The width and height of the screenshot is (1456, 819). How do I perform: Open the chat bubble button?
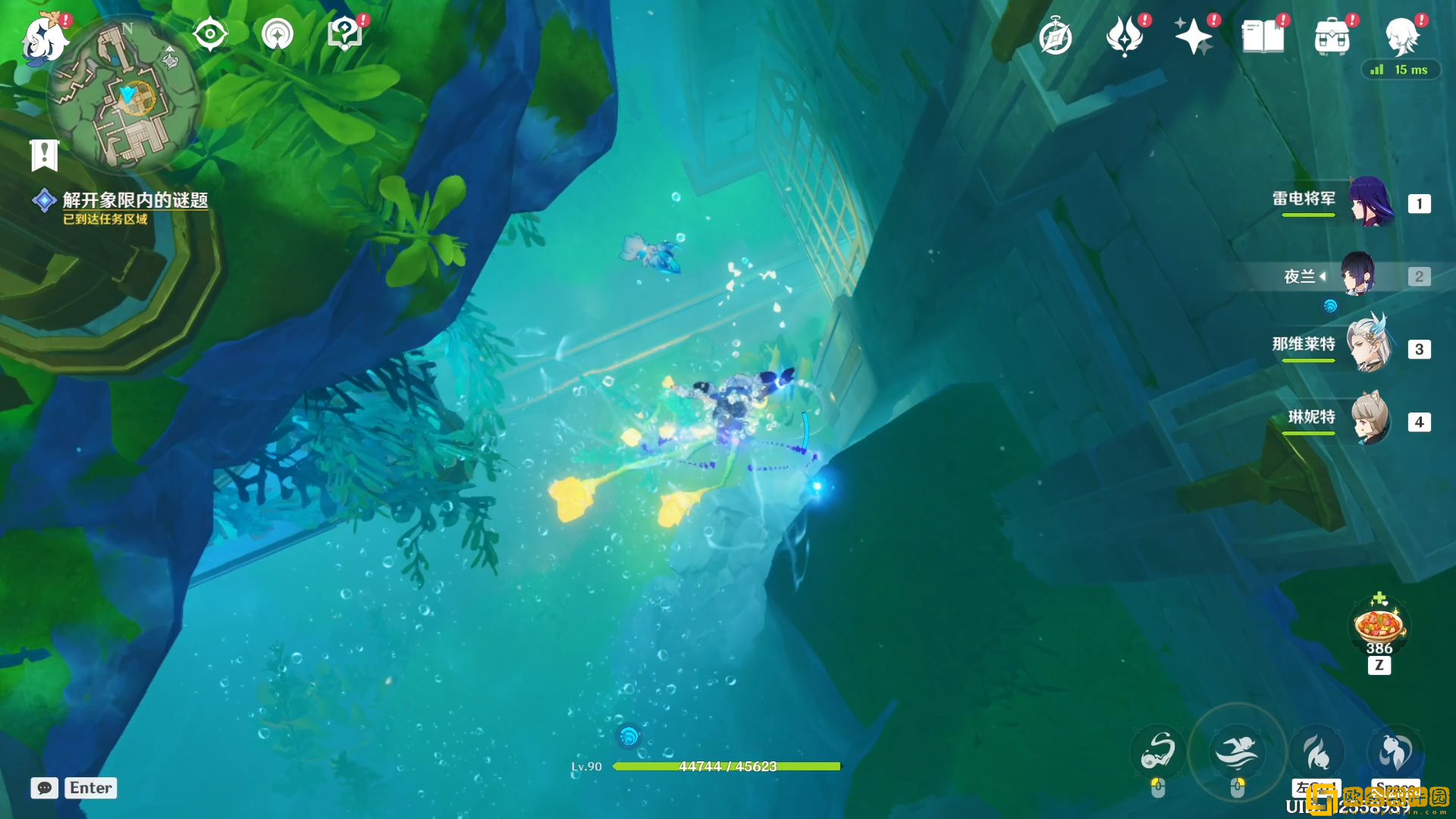click(44, 788)
